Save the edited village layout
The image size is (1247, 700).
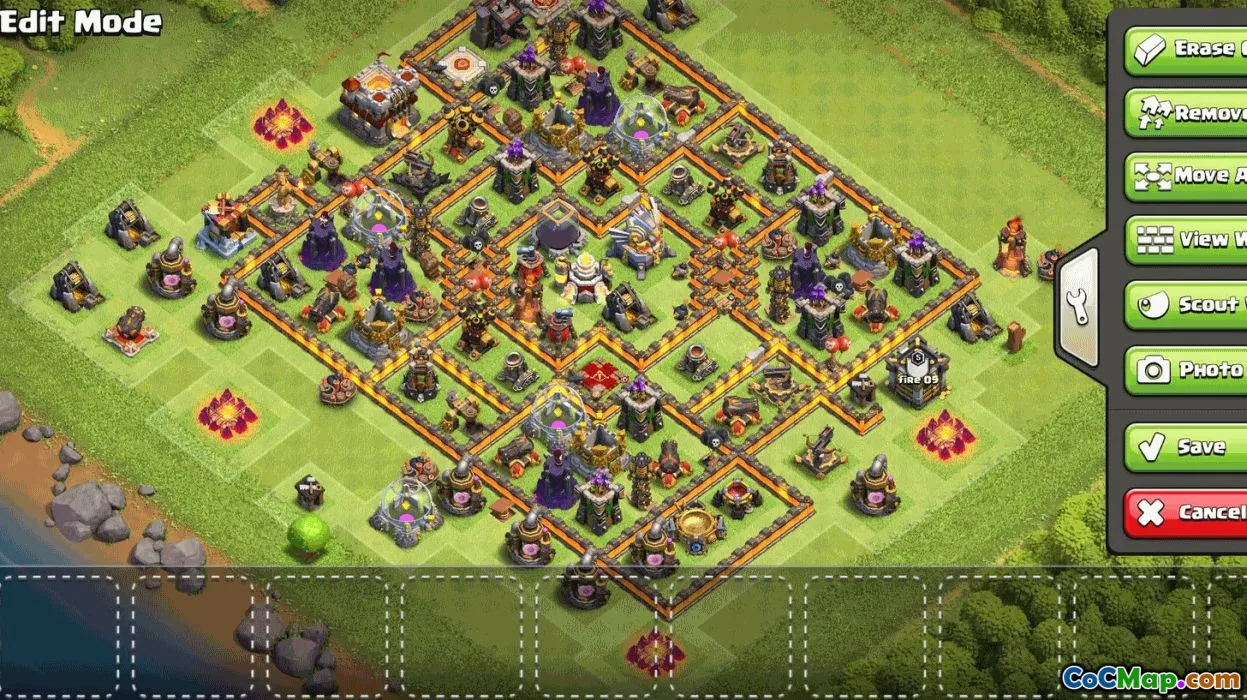1188,447
